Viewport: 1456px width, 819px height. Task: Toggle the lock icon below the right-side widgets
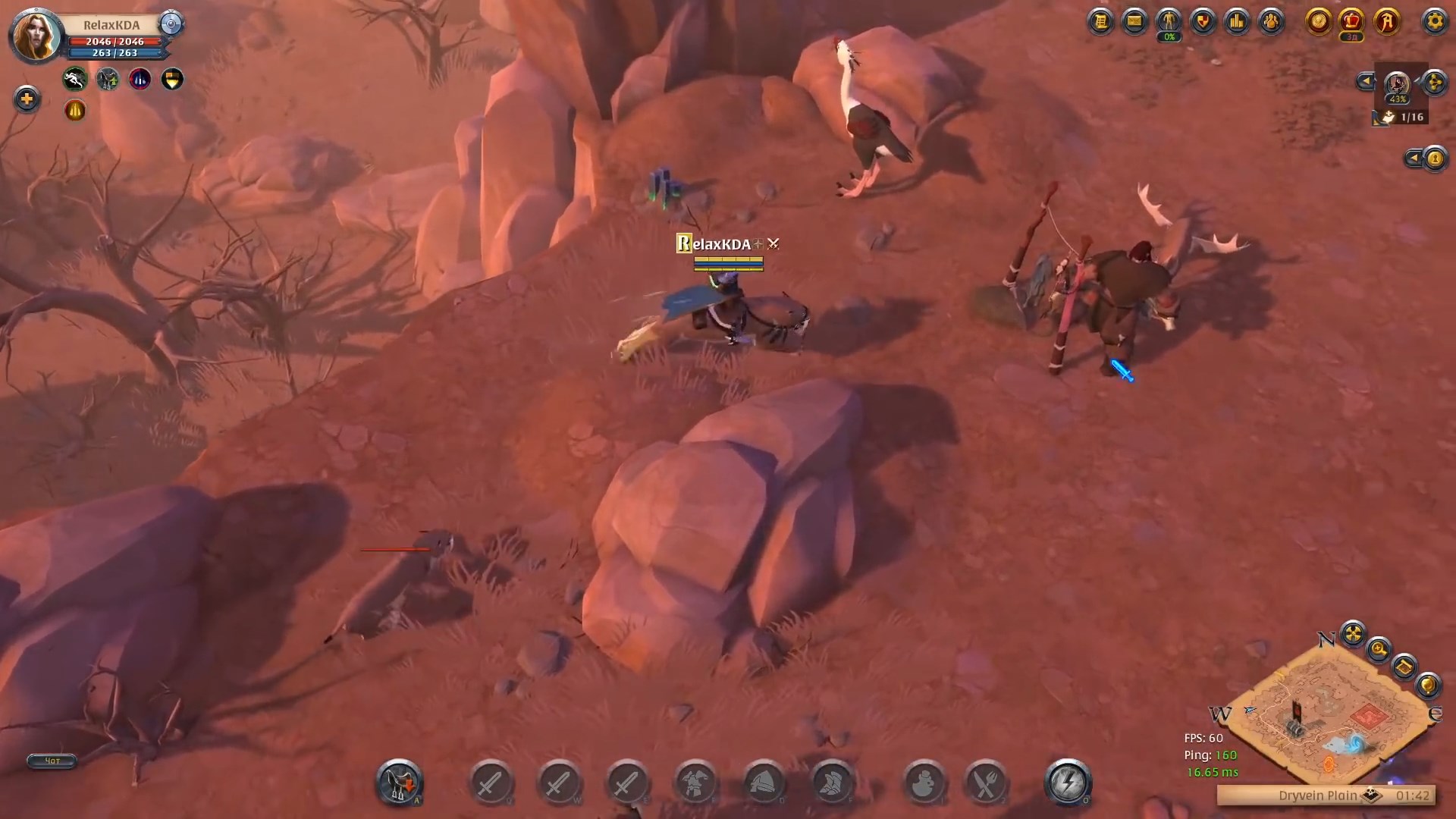1436,161
